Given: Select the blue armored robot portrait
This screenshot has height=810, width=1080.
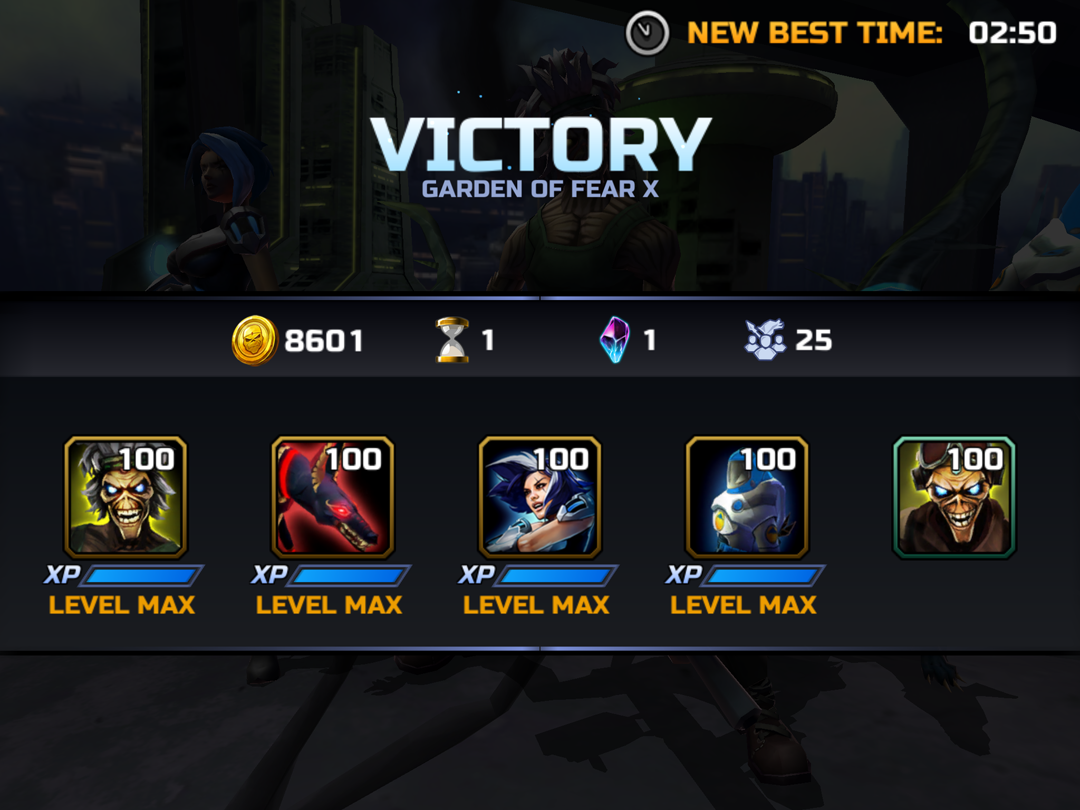Looking at the screenshot, I should click(x=746, y=497).
